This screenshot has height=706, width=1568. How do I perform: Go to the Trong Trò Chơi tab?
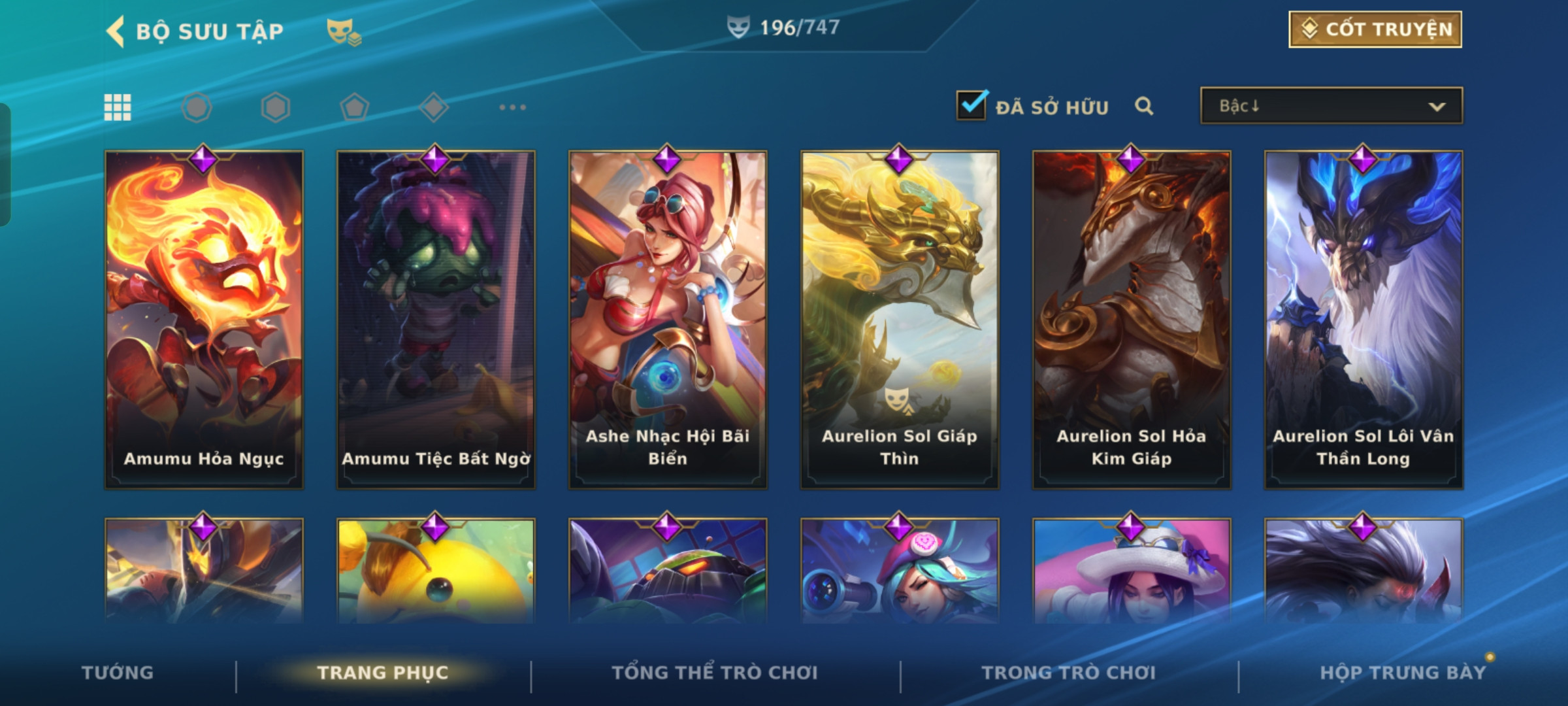[x=1068, y=673]
